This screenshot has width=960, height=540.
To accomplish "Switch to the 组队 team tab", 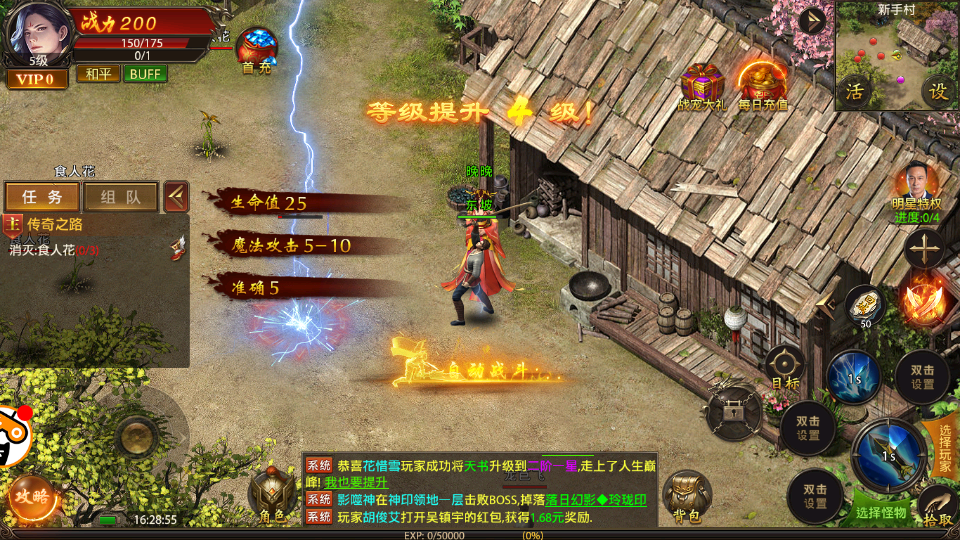I will (x=120, y=196).
